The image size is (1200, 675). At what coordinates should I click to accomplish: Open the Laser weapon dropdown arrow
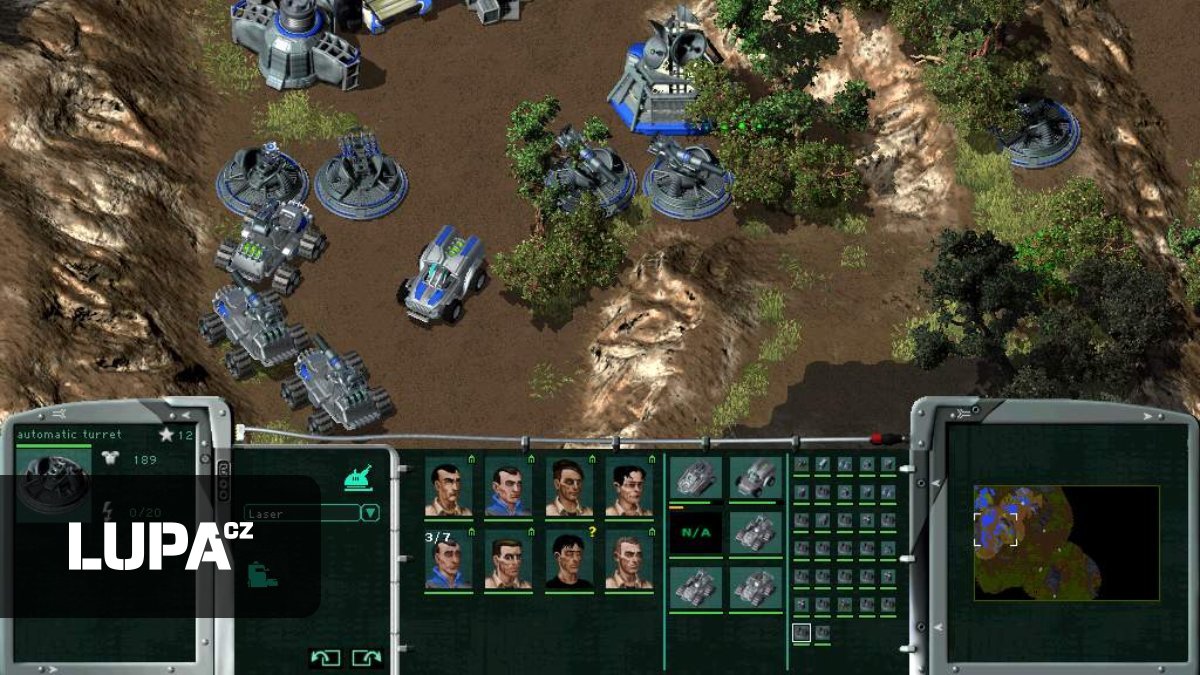pyautogui.click(x=370, y=513)
